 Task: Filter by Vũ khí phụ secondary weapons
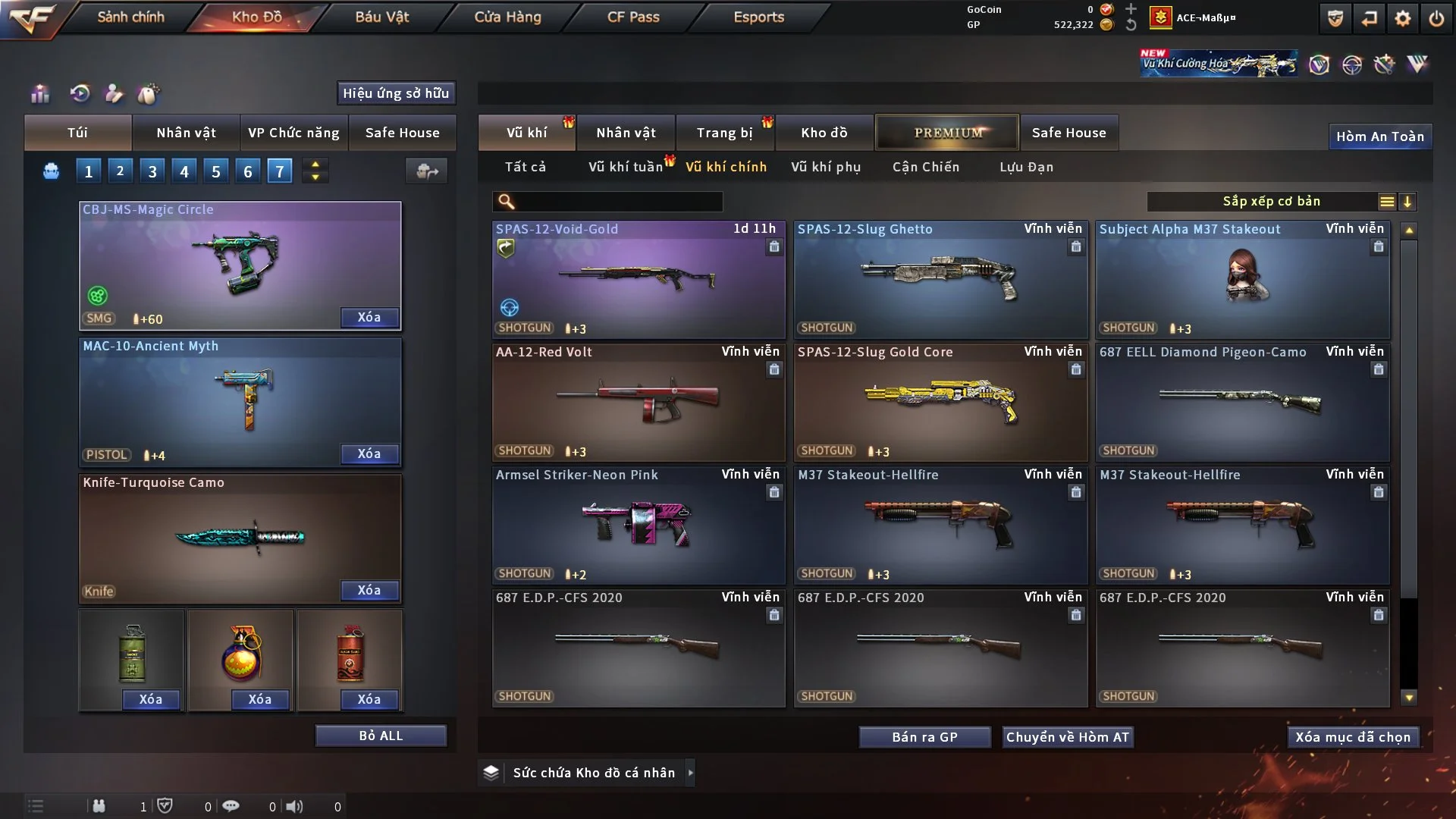tap(826, 167)
